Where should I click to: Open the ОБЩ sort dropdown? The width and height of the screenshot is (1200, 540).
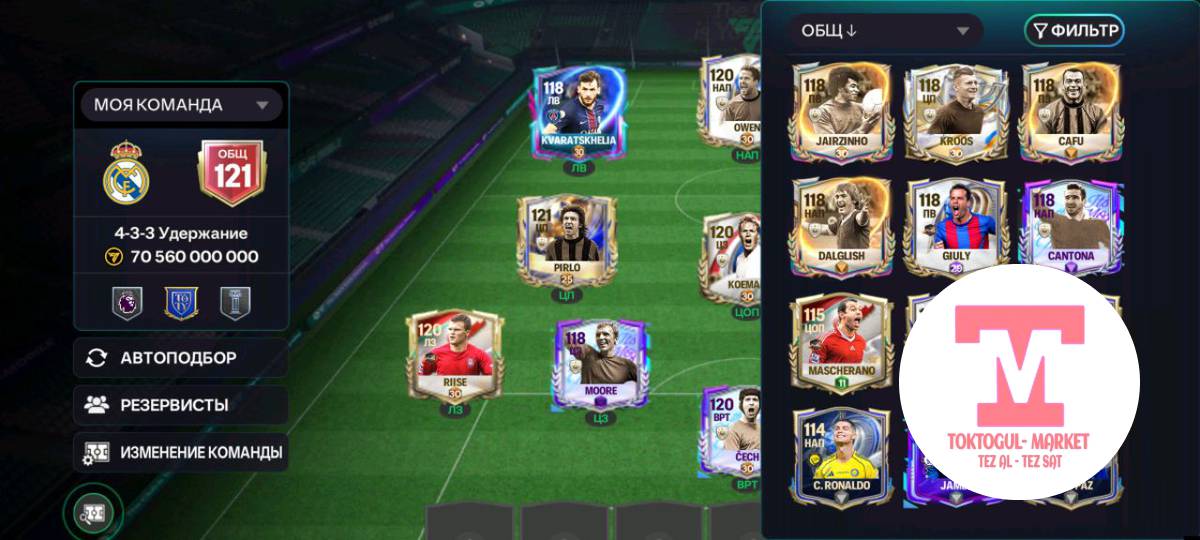[x=884, y=31]
